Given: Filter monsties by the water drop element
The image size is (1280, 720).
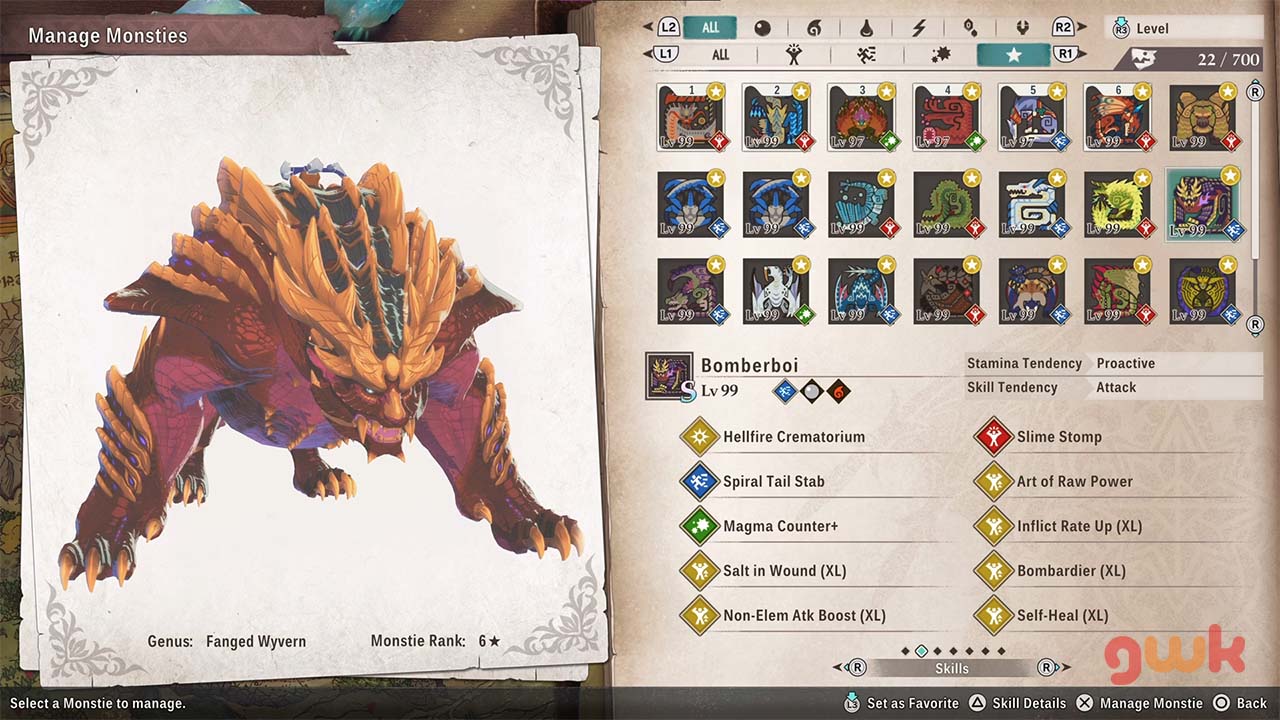Looking at the screenshot, I should [x=867, y=28].
